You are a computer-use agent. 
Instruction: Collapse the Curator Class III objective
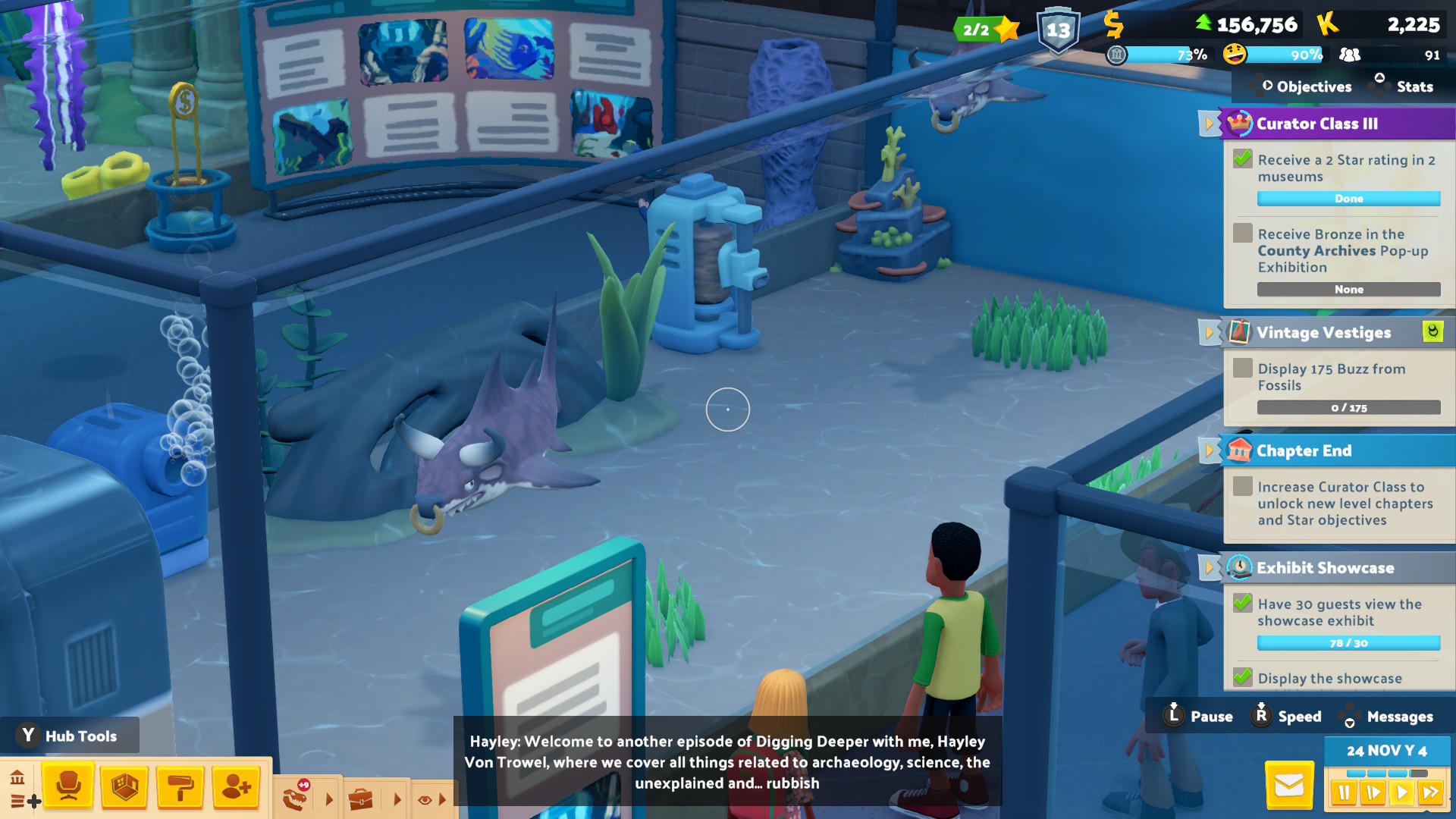[1209, 124]
